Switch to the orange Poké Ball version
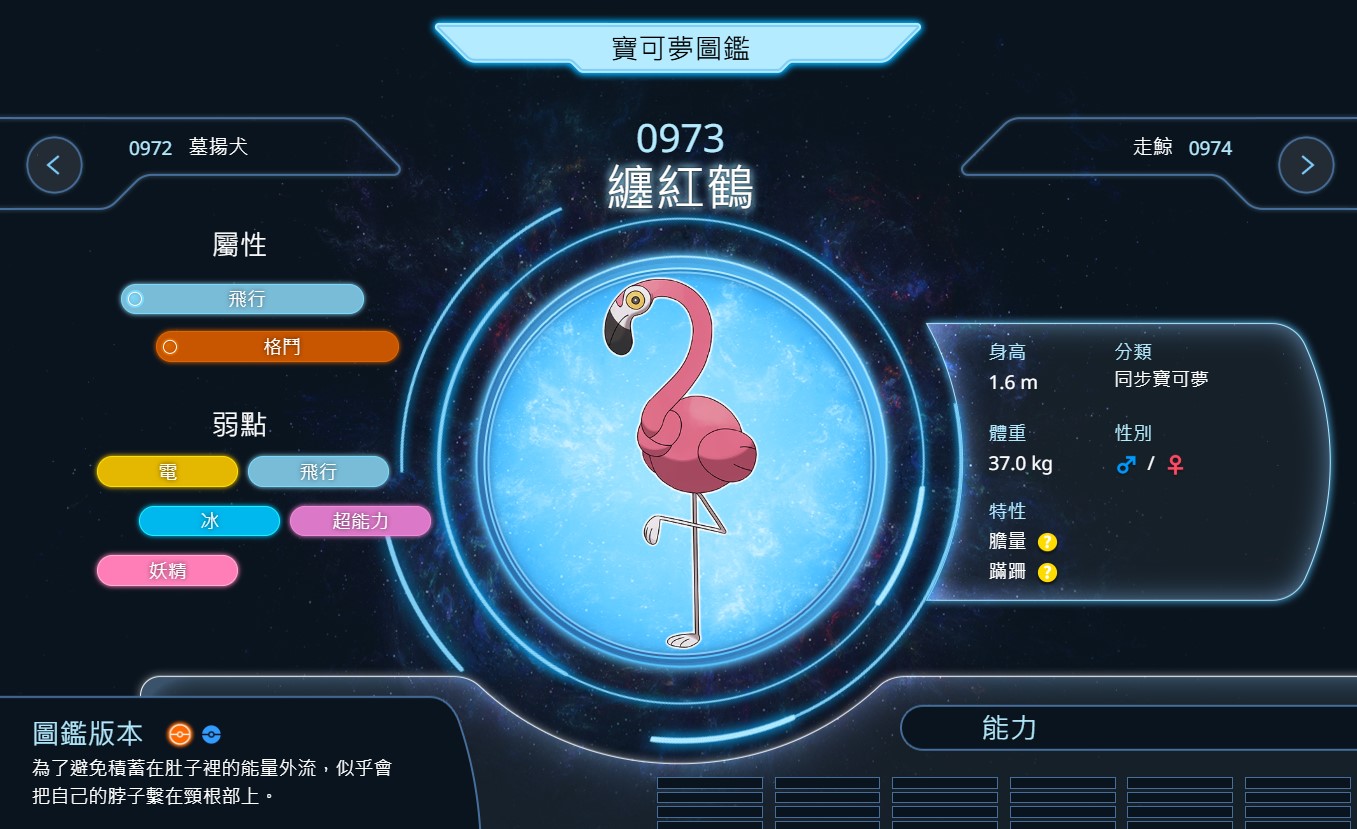Image resolution: width=1357 pixels, height=829 pixels. 180,734
